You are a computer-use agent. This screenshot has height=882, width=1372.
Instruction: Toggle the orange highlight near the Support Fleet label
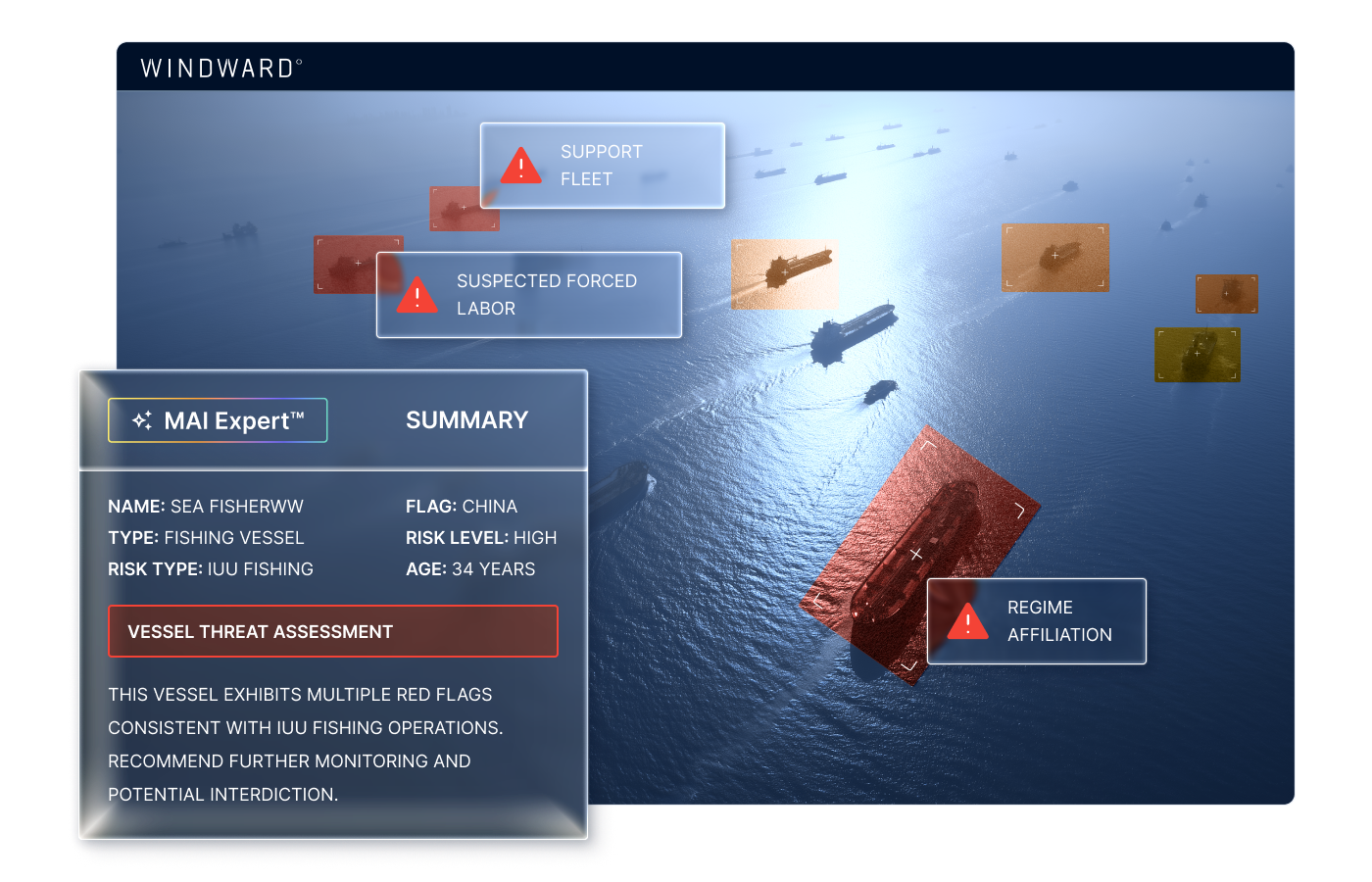click(464, 209)
